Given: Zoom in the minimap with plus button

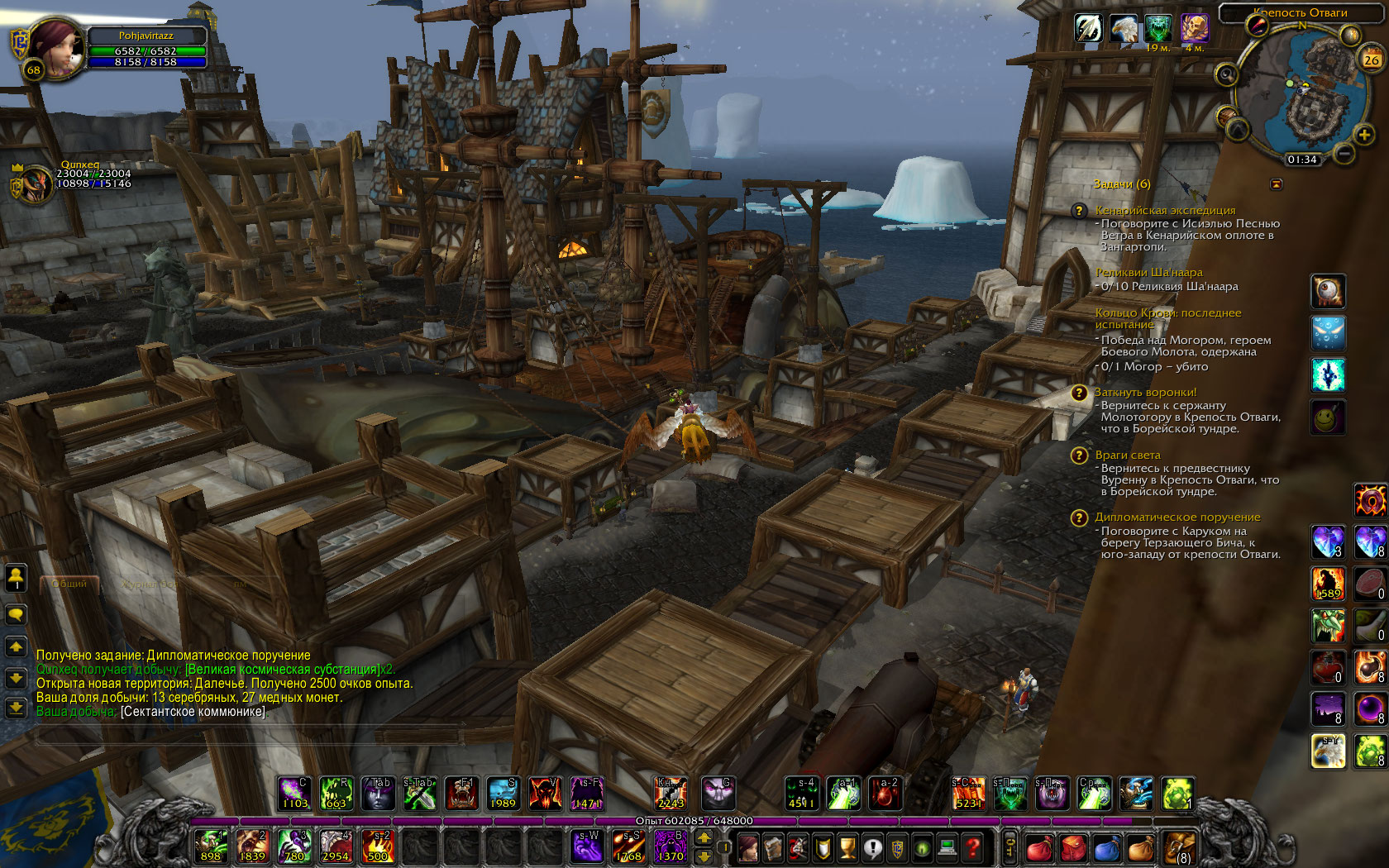Looking at the screenshot, I should pyautogui.click(x=1363, y=134).
